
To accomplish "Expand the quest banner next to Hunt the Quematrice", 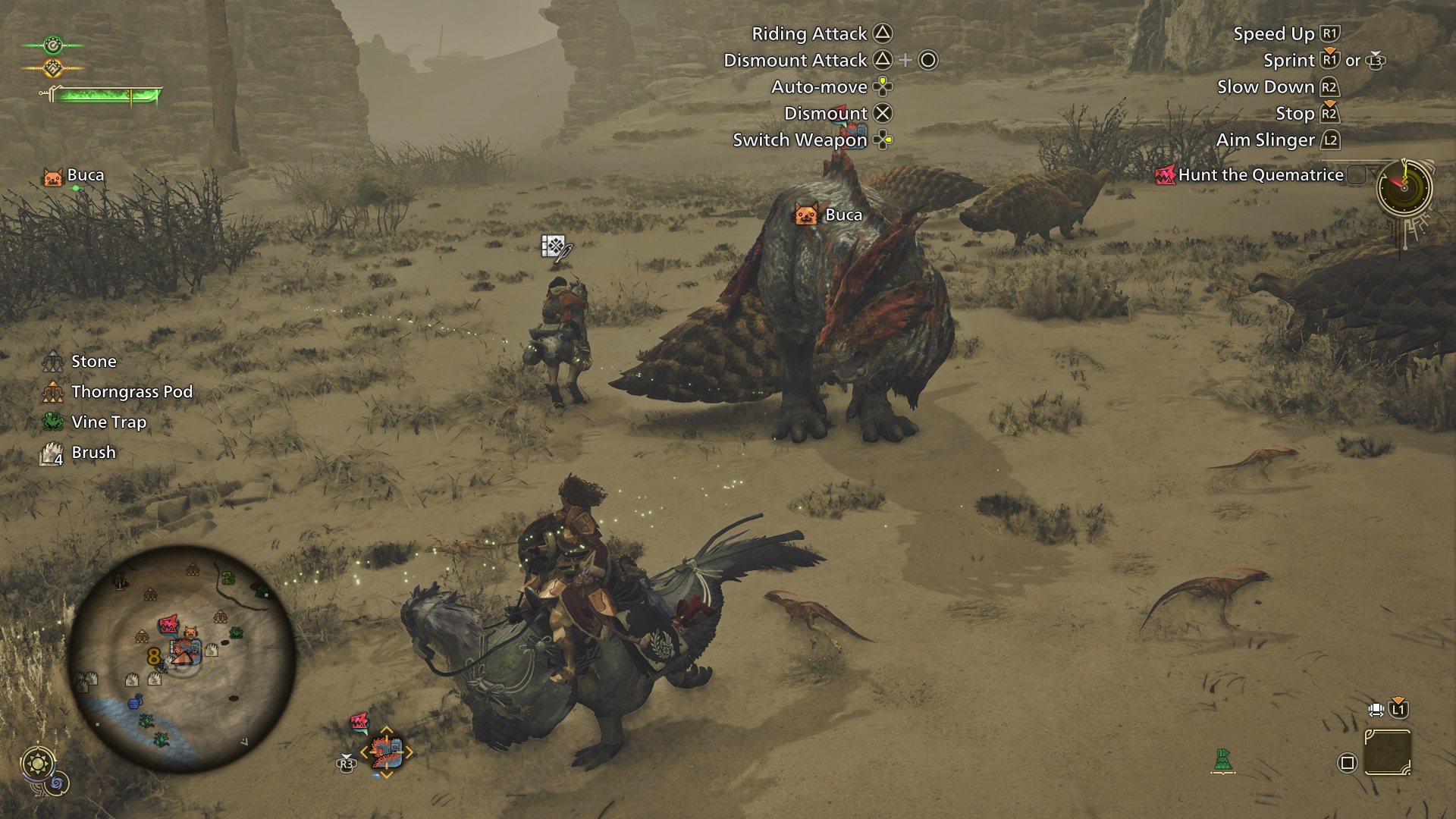I will pyautogui.click(x=1357, y=174).
